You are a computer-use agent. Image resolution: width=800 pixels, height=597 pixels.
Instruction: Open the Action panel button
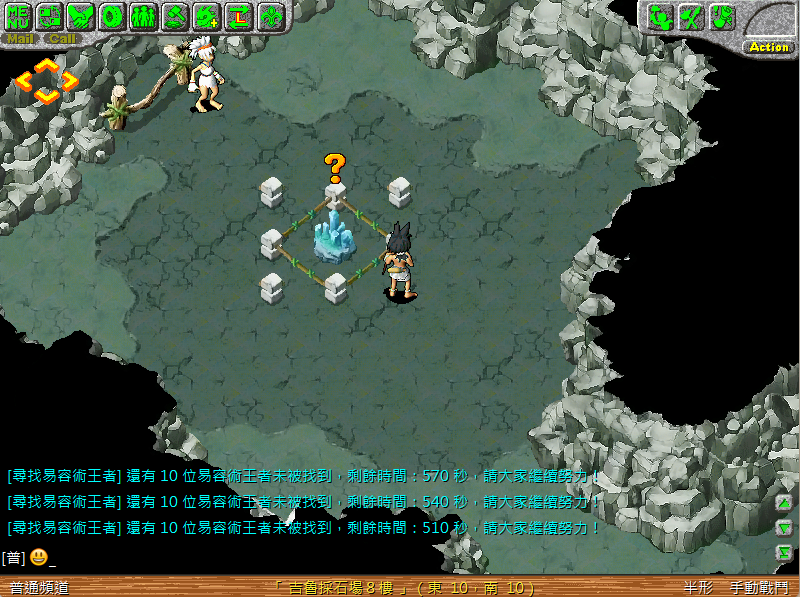point(769,47)
